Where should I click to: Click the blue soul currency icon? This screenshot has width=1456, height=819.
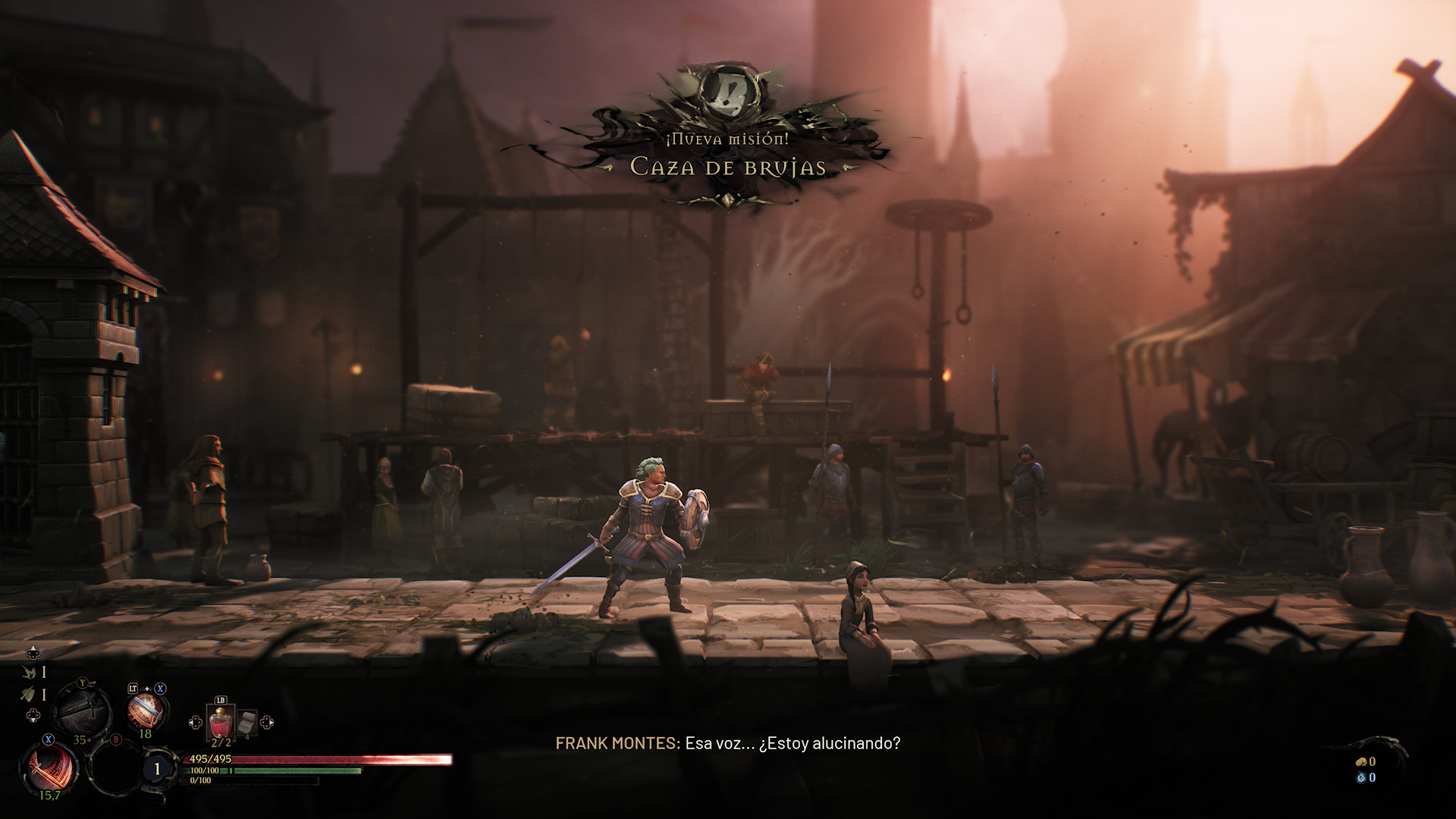[x=1361, y=777]
